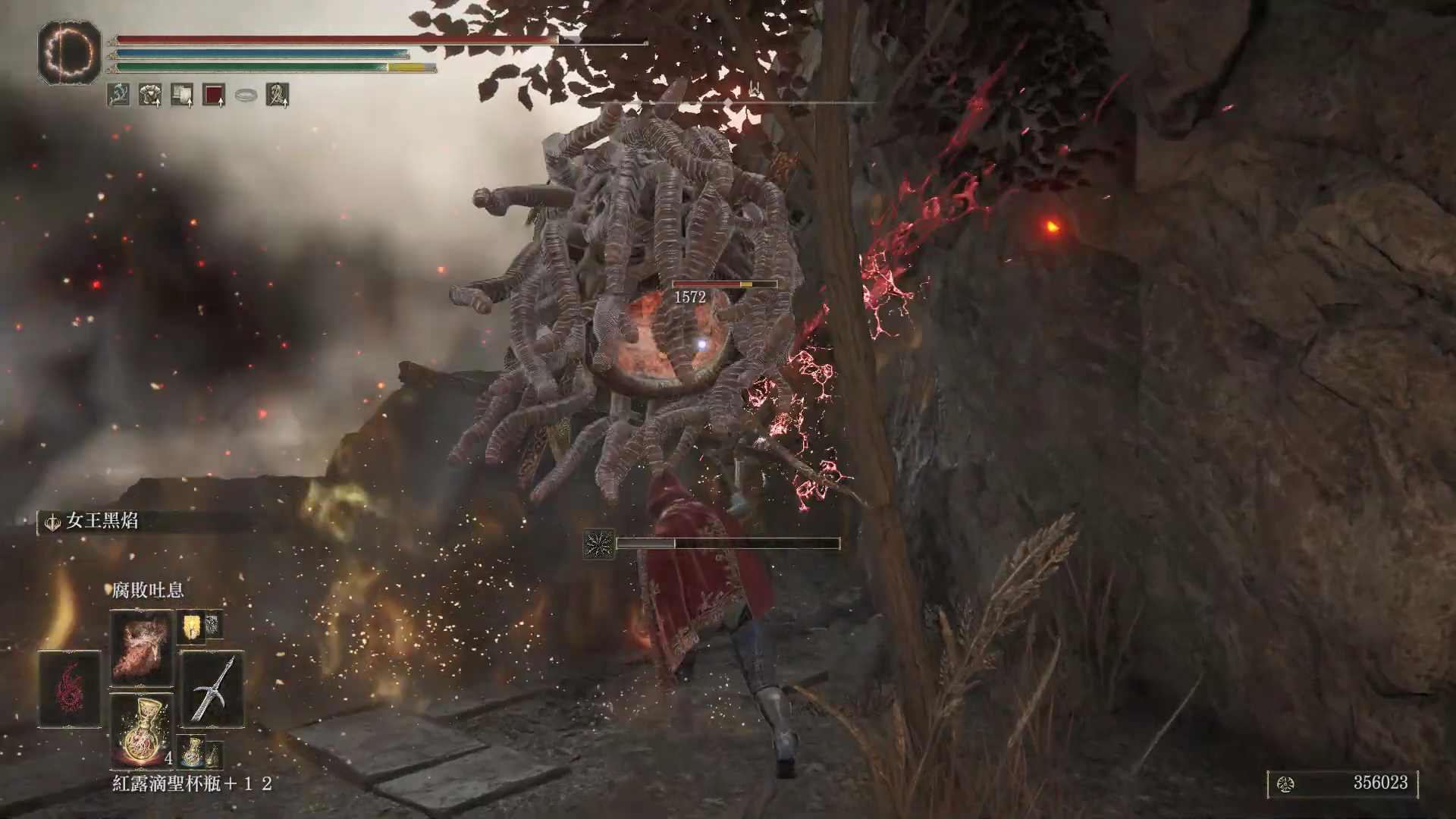Click the weapon buff icon with sword
The image size is (1456, 819).
(x=278, y=95)
